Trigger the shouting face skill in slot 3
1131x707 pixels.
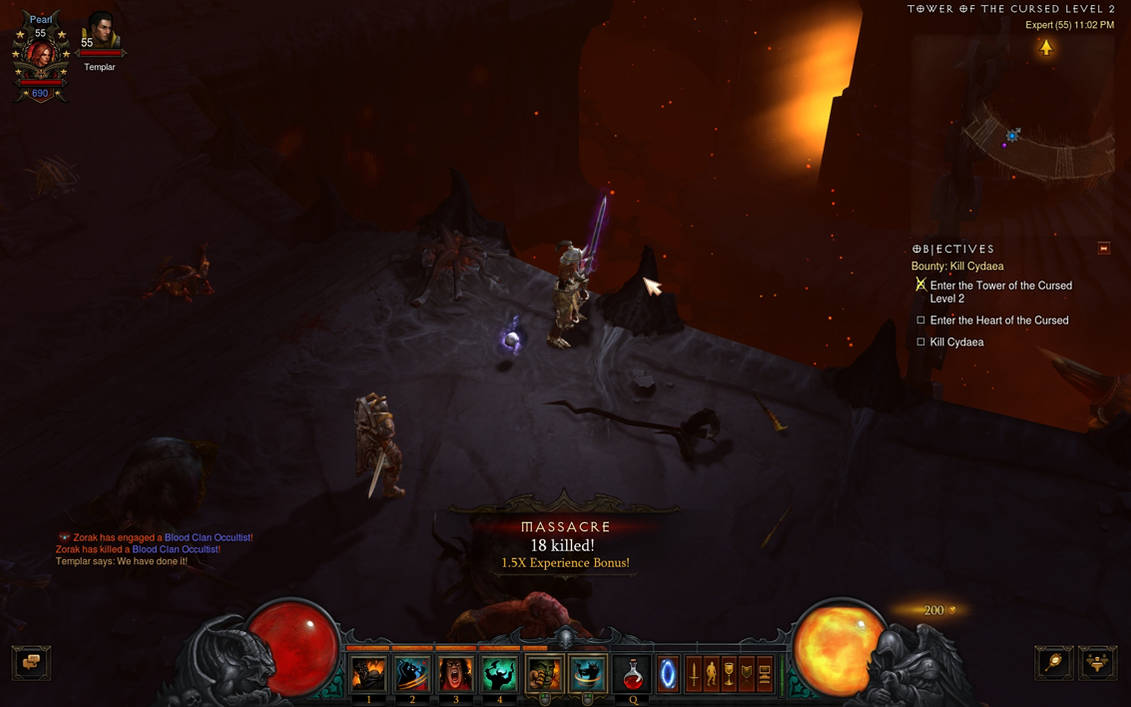click(455, 675)
